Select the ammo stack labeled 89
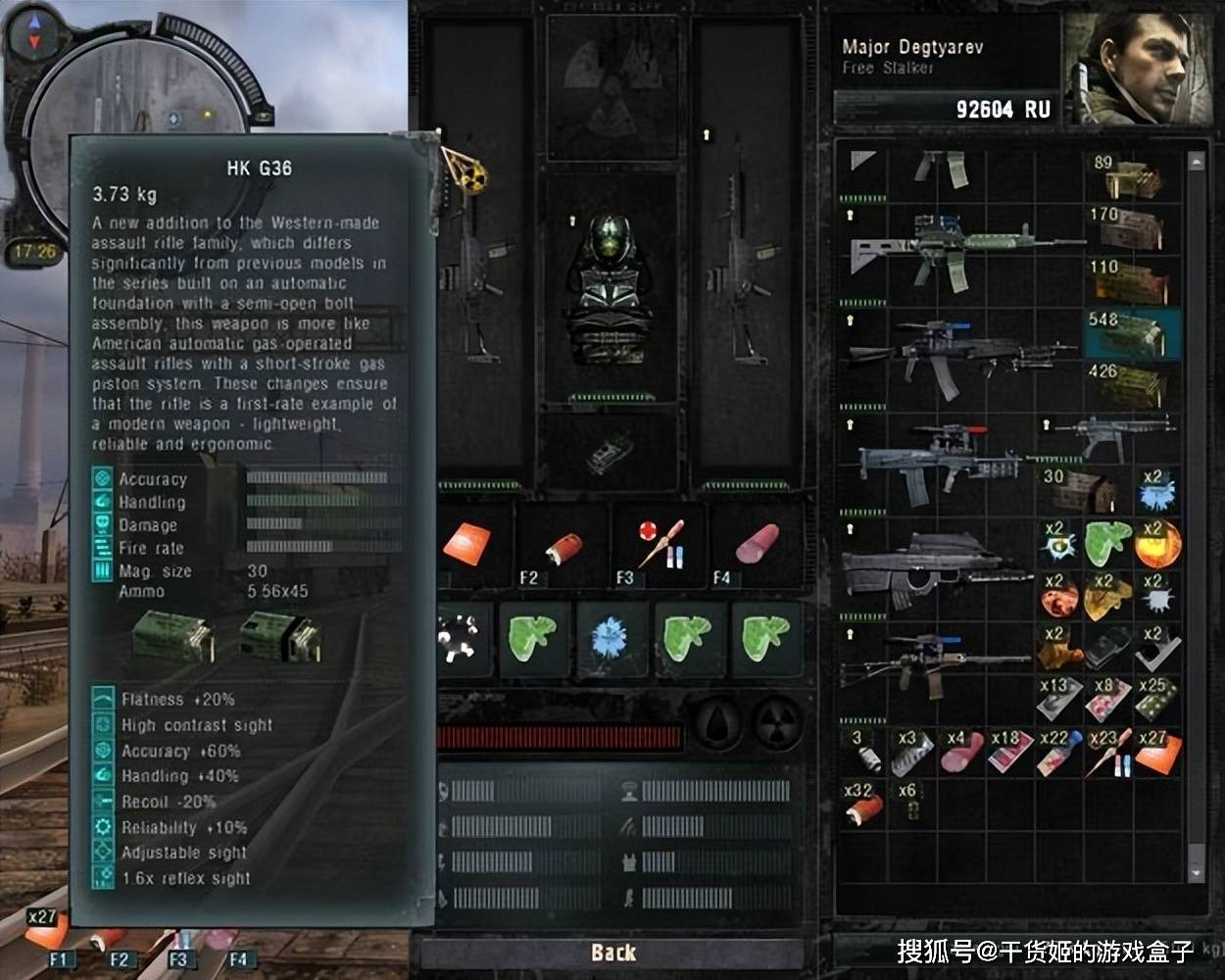The height and width of the screenshot is (980, 1225). pos(1131,176)
